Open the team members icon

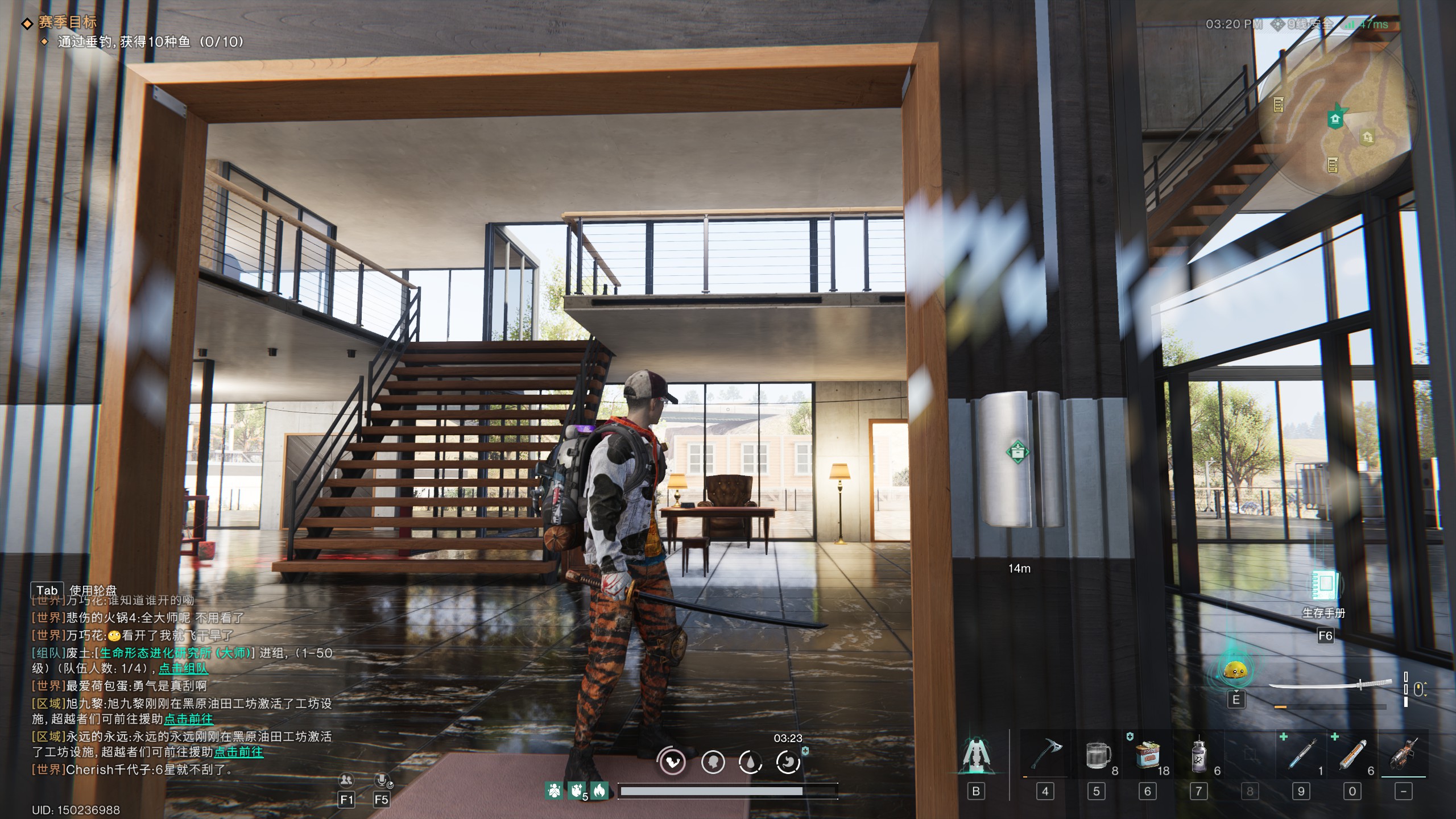point(346,780)
